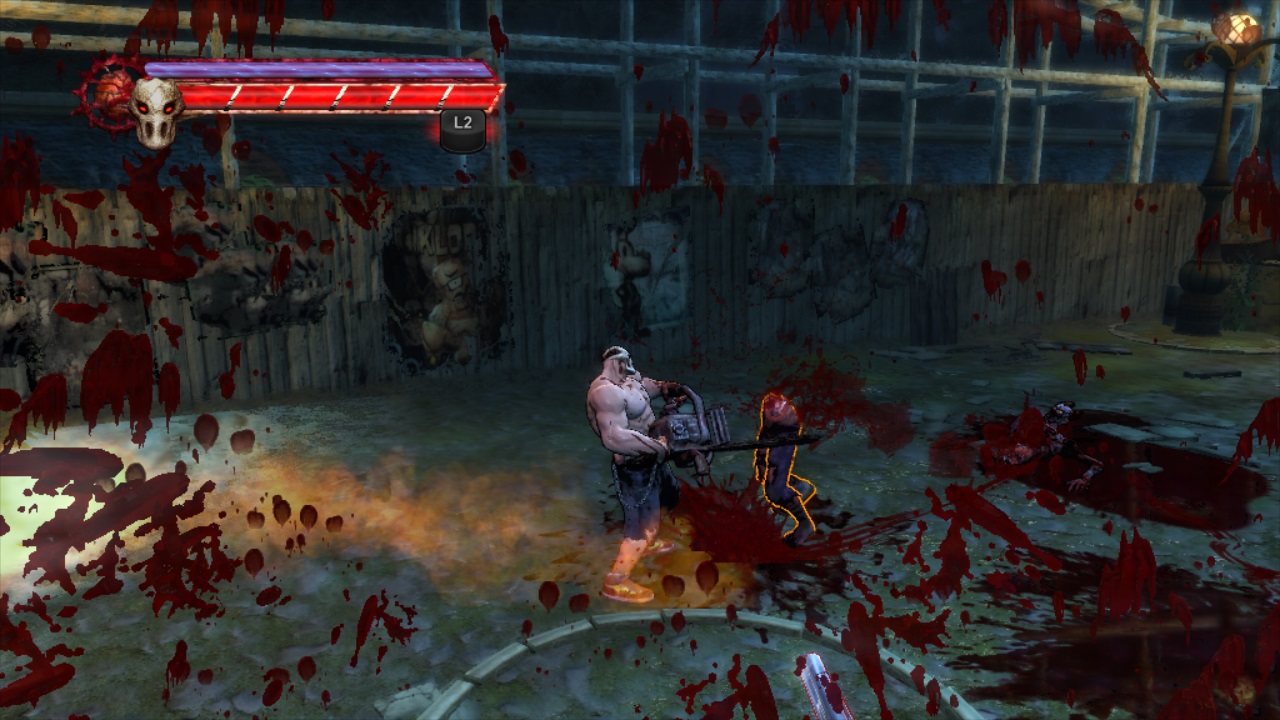Click the skull mask portrait icon
1280x720 pixels.
pos(156,108)
